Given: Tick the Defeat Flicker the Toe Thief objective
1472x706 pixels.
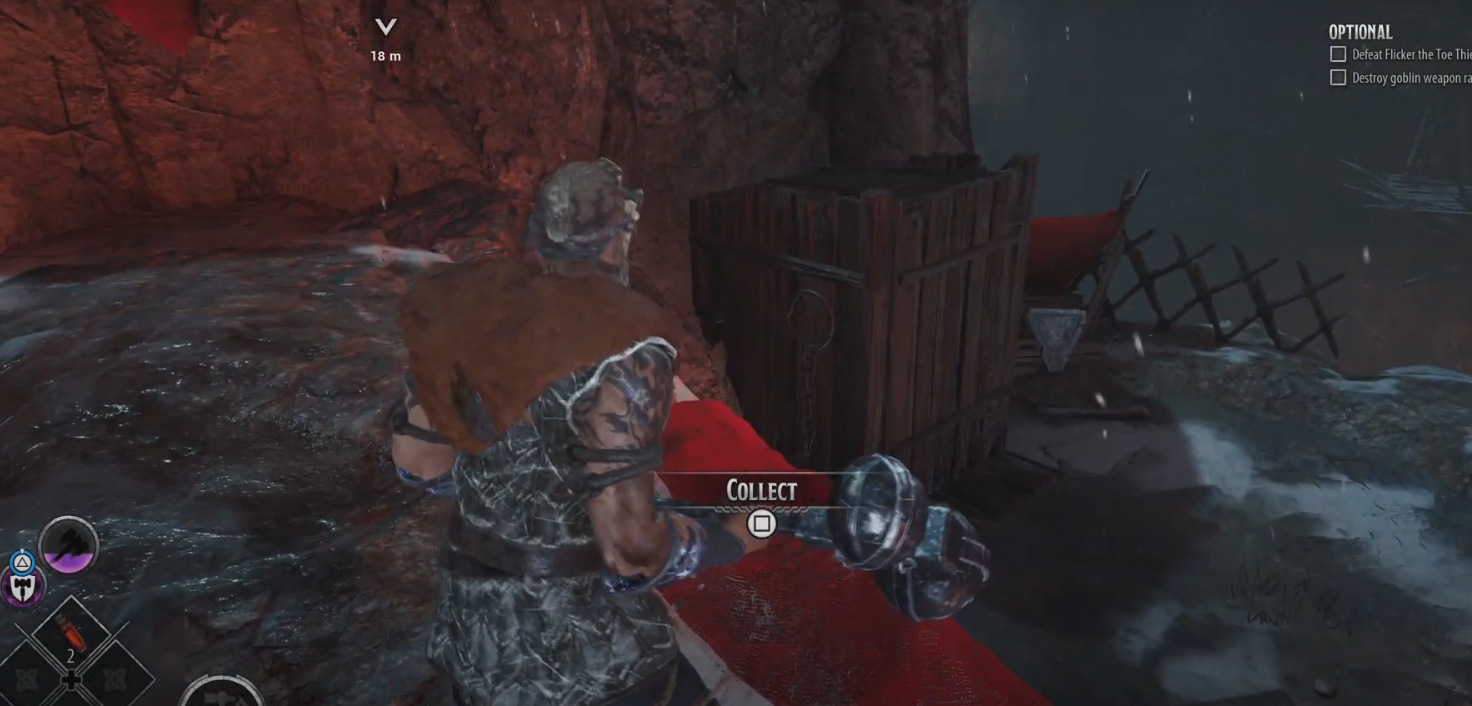Looking at the screenshot, I should [1338, 54].
